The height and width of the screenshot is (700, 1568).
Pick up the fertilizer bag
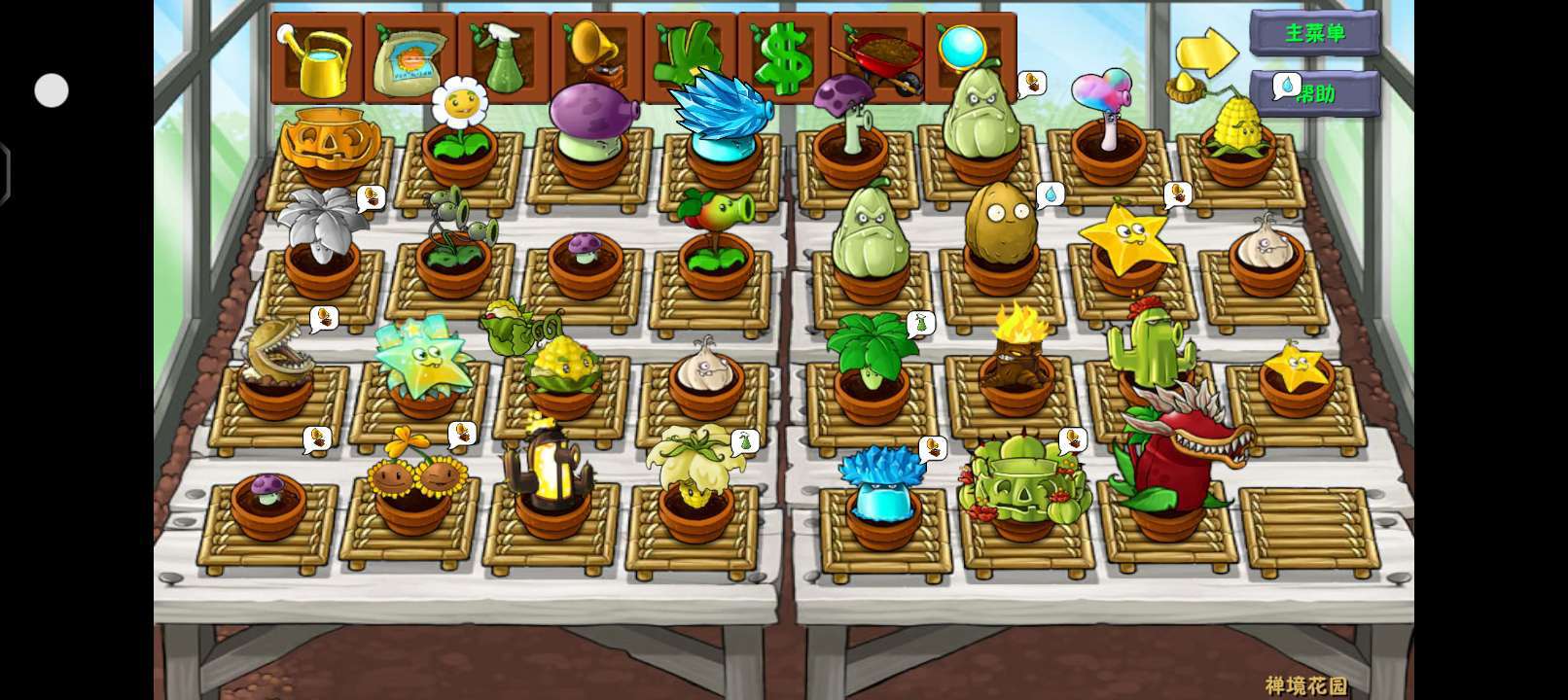(x=410, y=58)
